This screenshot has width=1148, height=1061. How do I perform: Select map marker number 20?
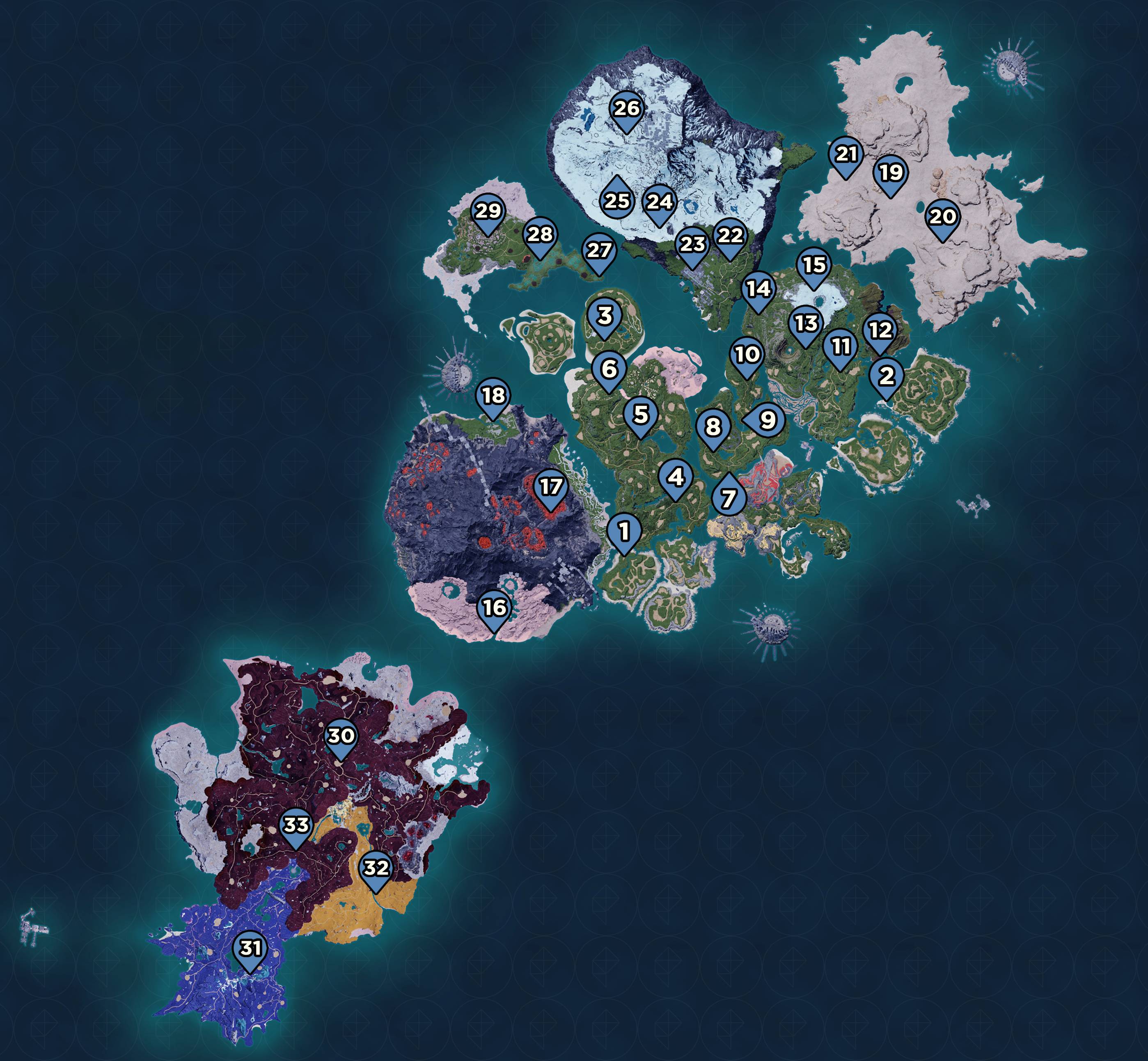(942, 217)
